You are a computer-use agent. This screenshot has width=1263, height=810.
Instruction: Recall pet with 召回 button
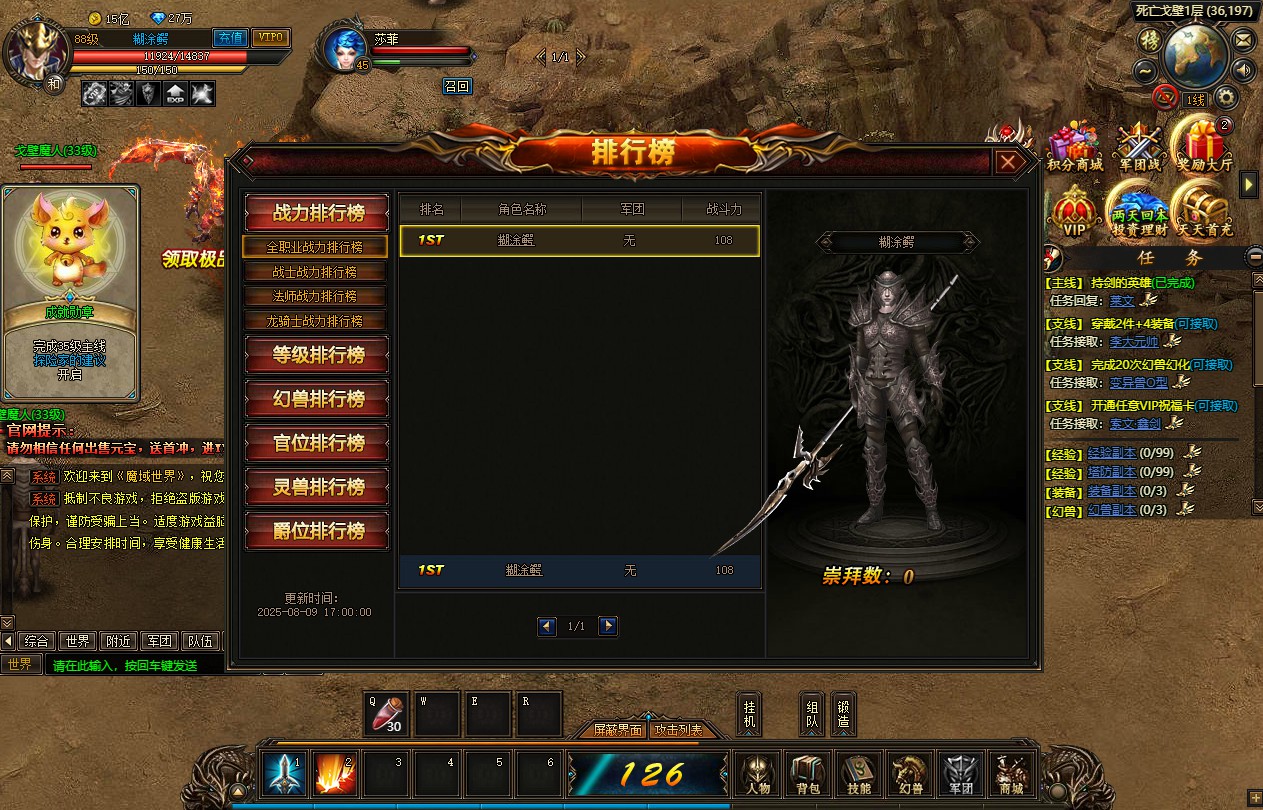click(456, 86)
